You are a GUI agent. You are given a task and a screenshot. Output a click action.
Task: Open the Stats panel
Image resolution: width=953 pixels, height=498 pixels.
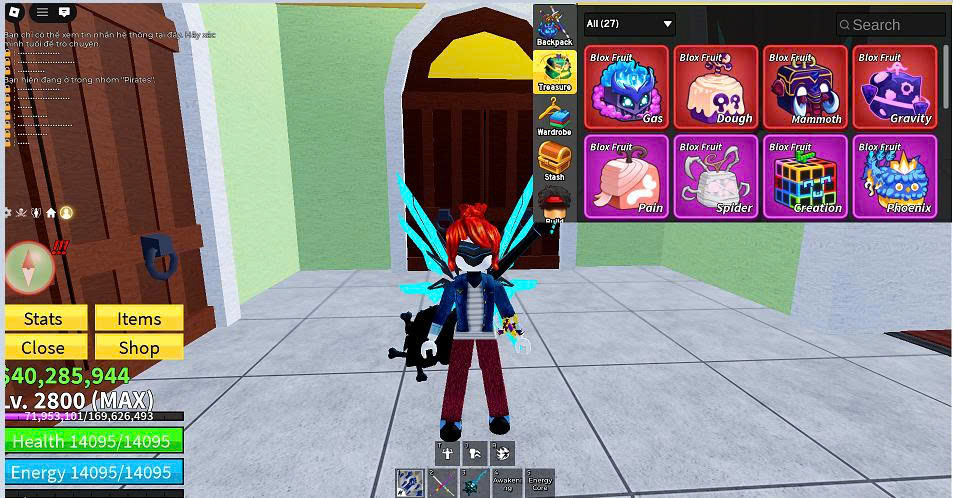point(43,319)
